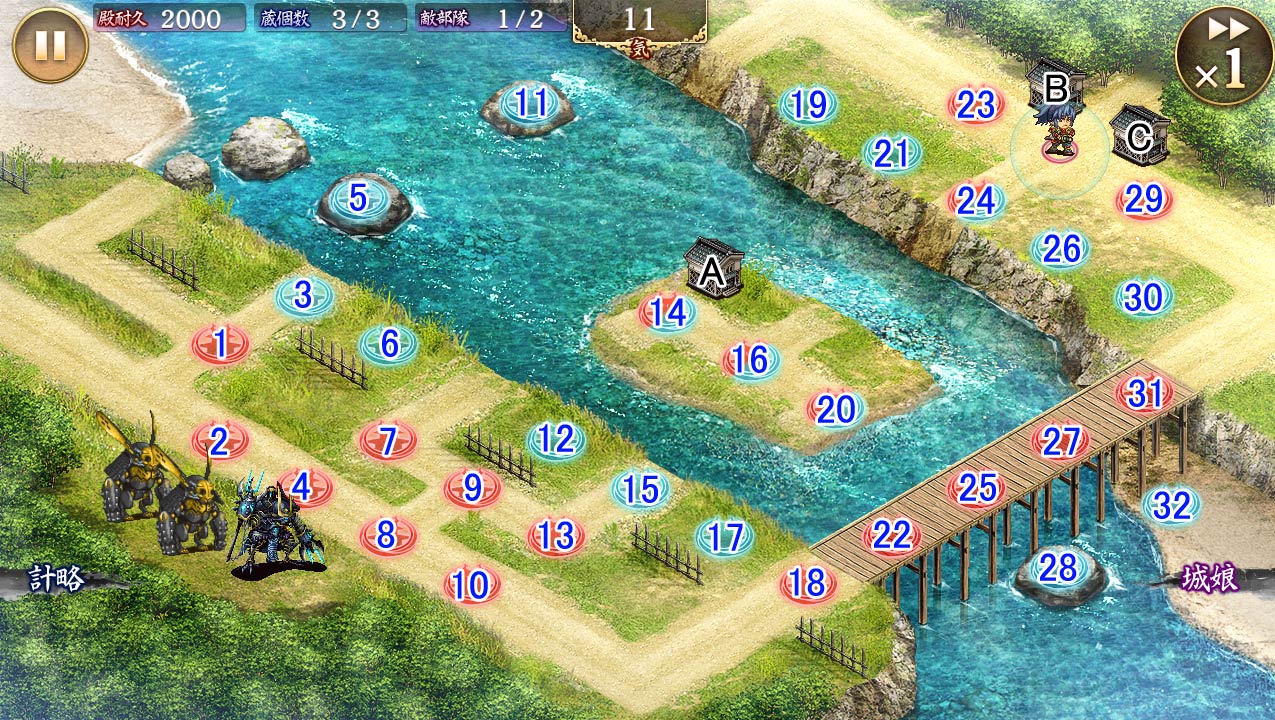This screenshot has height=720, width=1275.
Task: Select deployment tile 23 near storehouse B
Action: [976, 105]
